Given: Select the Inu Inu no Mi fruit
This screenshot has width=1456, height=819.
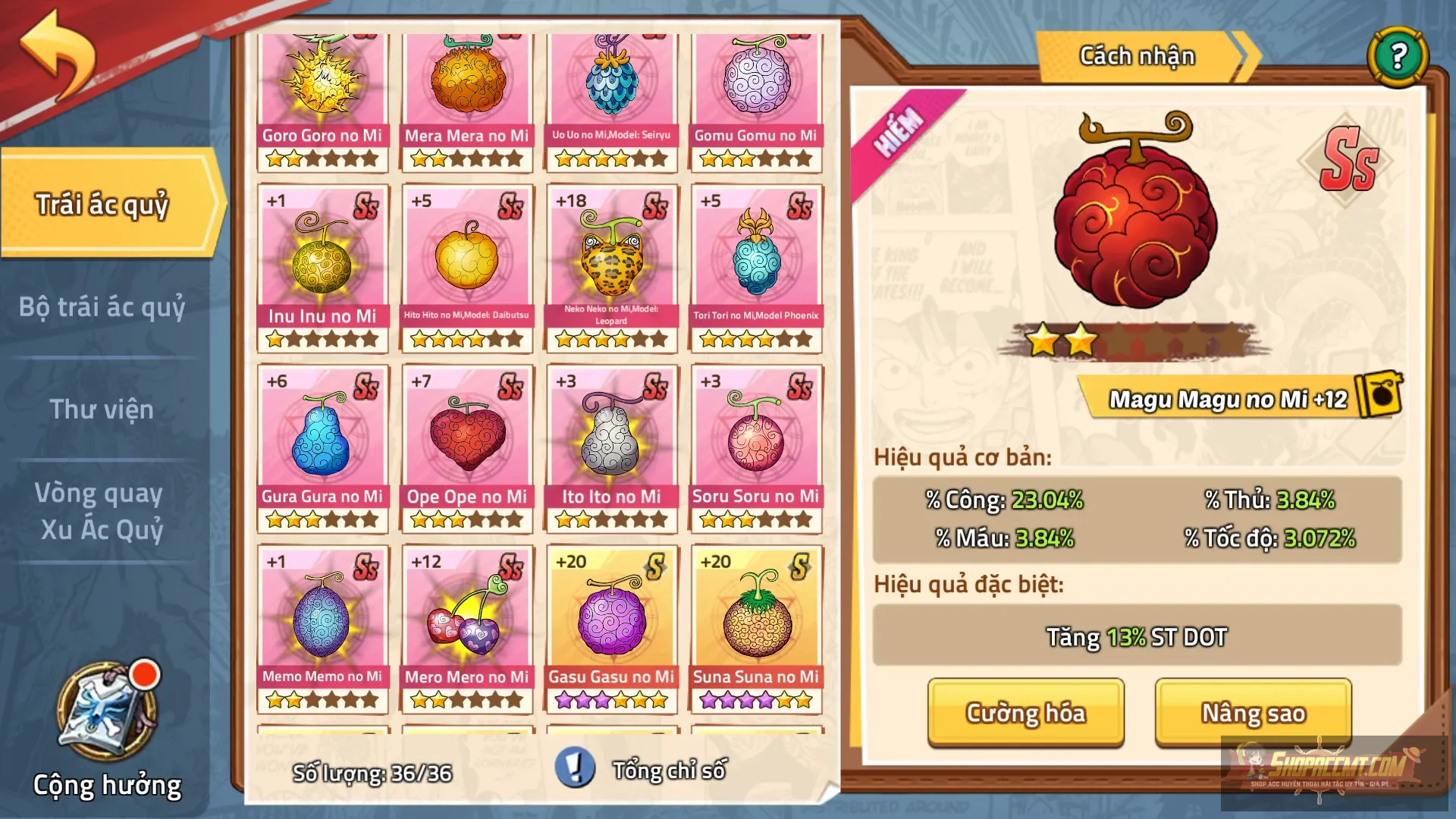Looking at the screenshot, I should click(x=322, y=262).
